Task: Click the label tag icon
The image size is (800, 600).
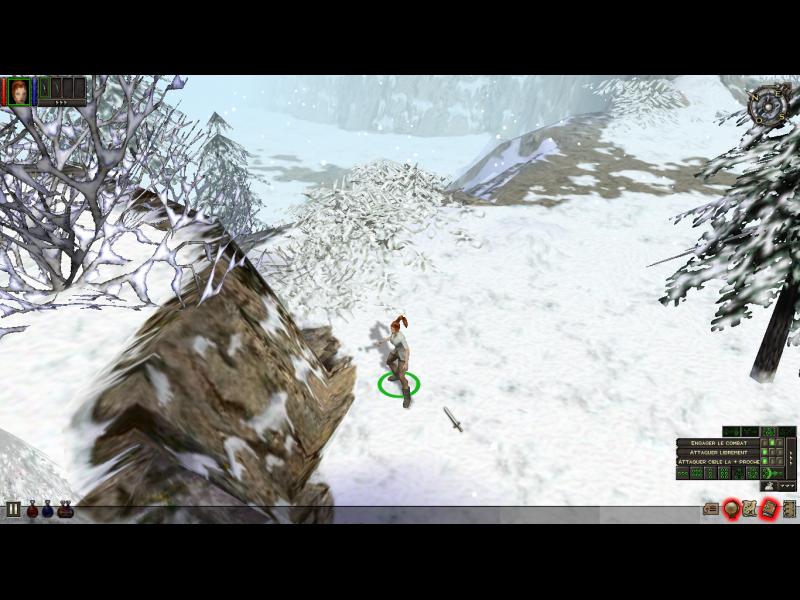Action: click(x=711, y=509)
